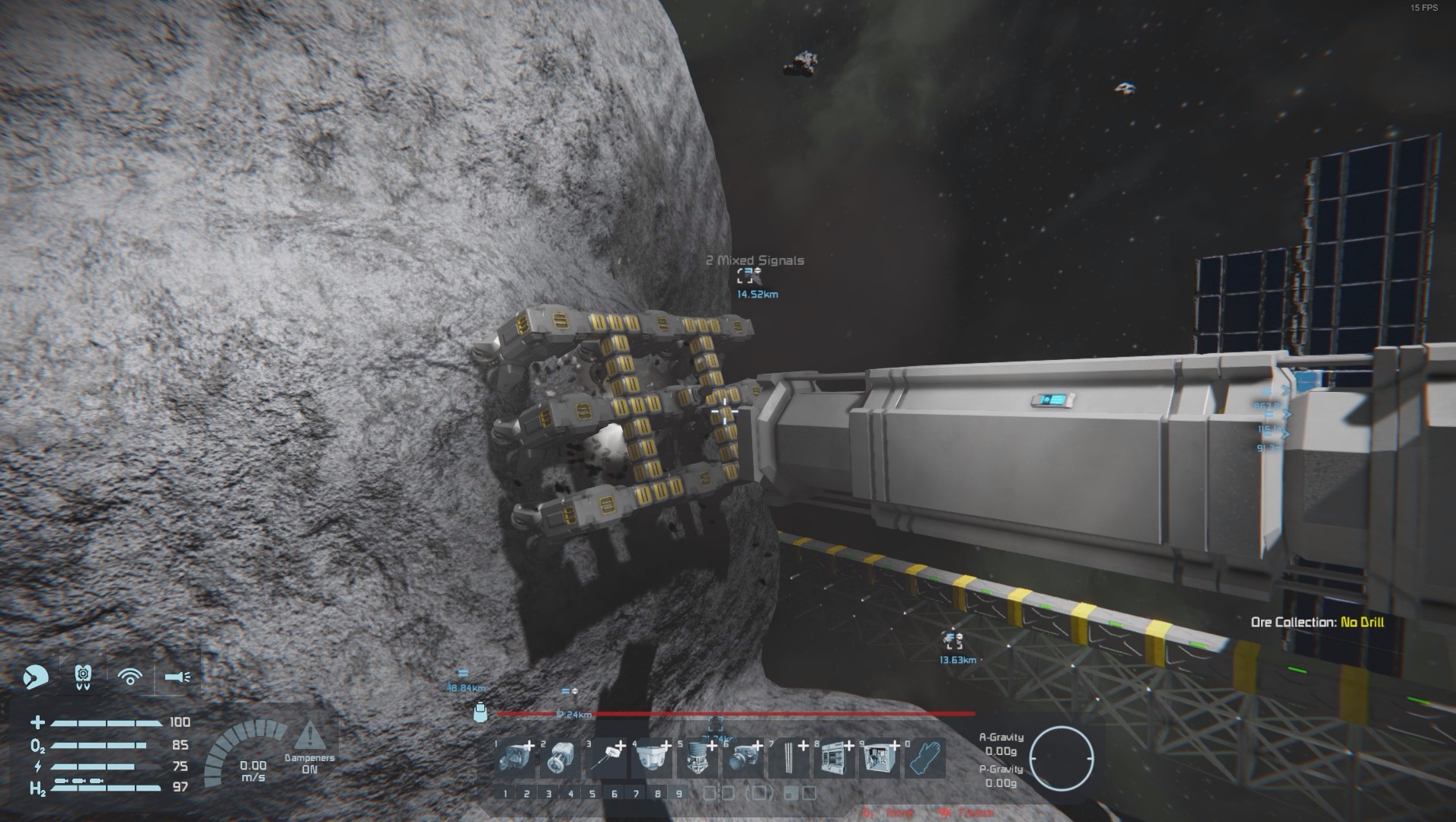1456x822 pixels.
Task: Select the control panel block in slot 8
Action: pos(834,759)
